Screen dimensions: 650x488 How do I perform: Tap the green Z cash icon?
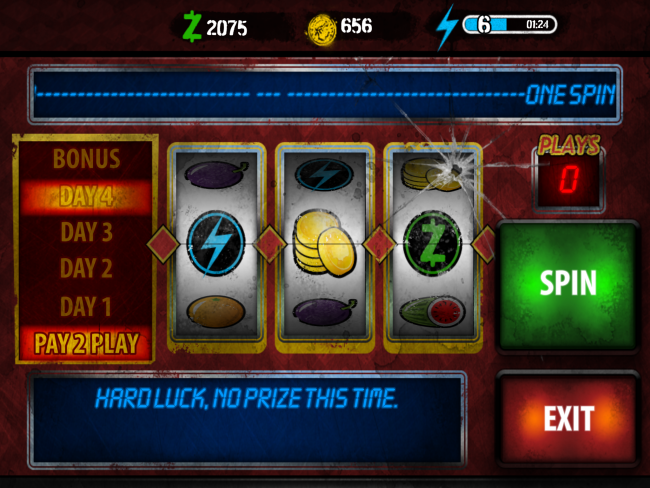click(191, 26)
